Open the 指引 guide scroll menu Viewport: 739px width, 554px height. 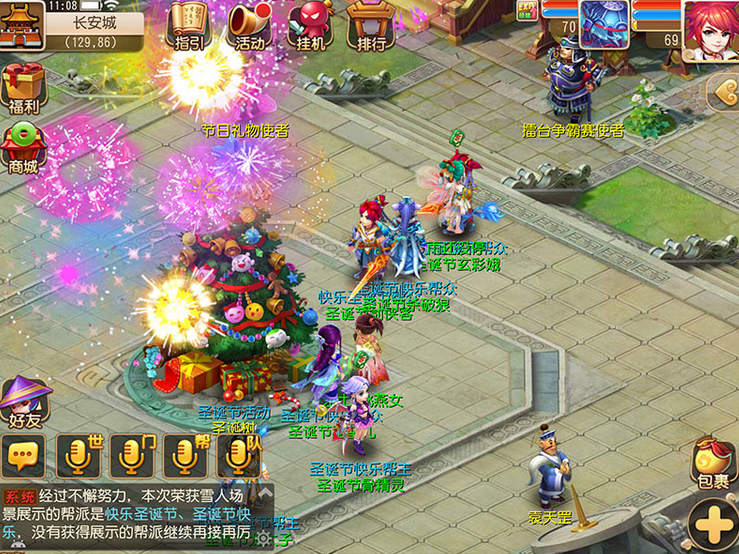tap(187, 25)
